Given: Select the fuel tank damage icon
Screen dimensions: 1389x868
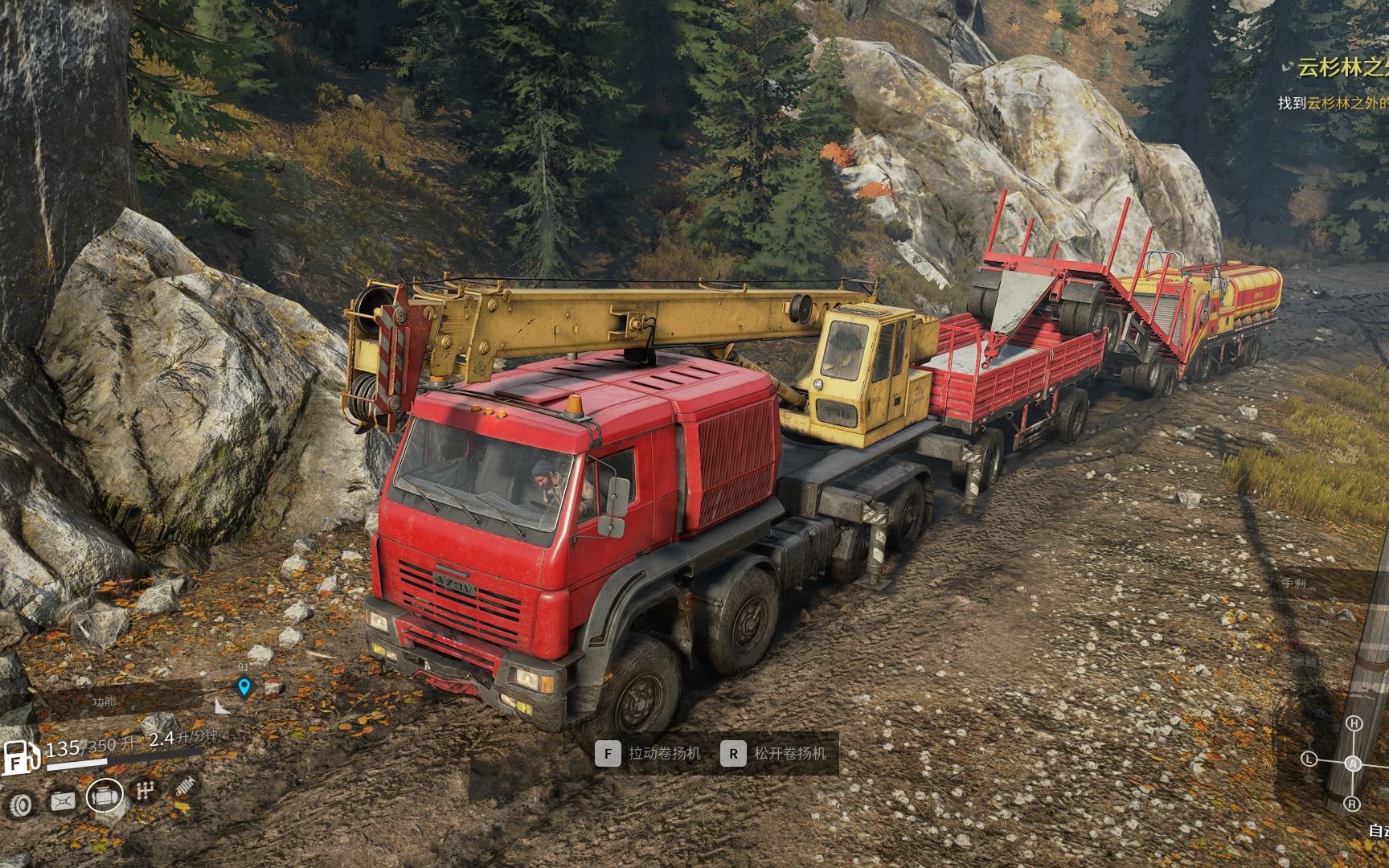Looking at the screenshot, I should 63,800.
